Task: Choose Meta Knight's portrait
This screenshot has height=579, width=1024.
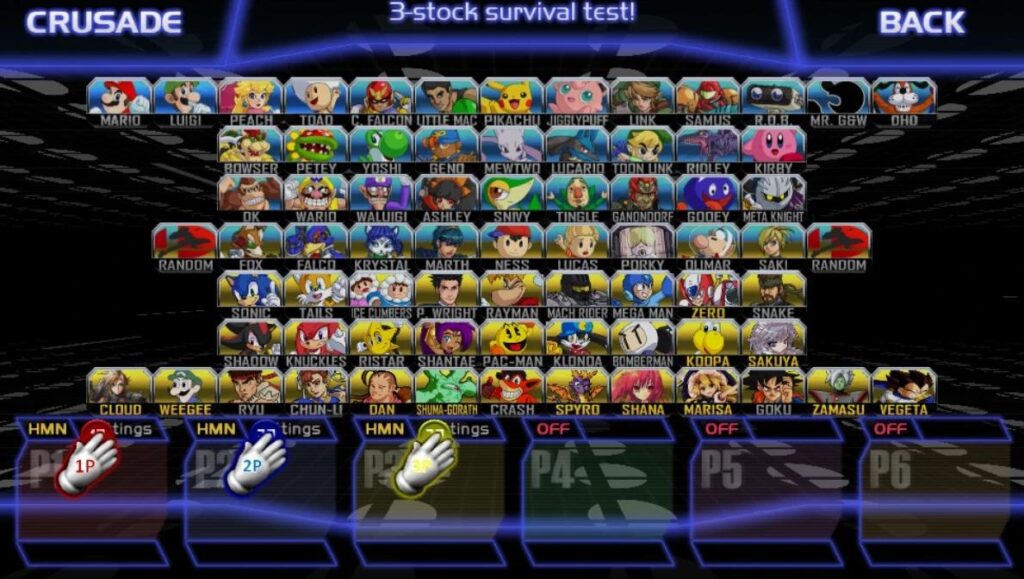Action: click(774, 195)
